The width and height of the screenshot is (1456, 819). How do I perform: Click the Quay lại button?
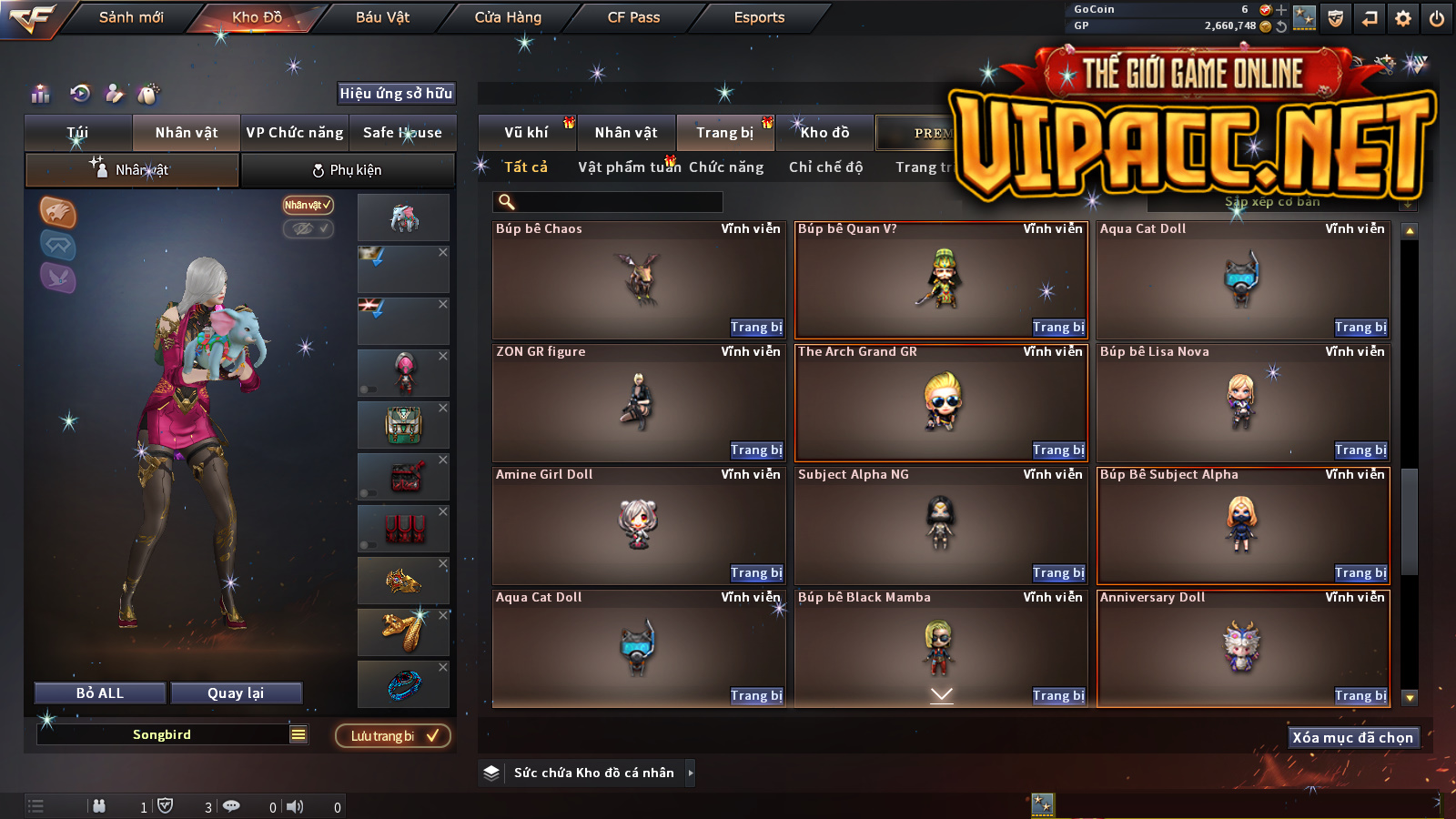coord(236,693)
